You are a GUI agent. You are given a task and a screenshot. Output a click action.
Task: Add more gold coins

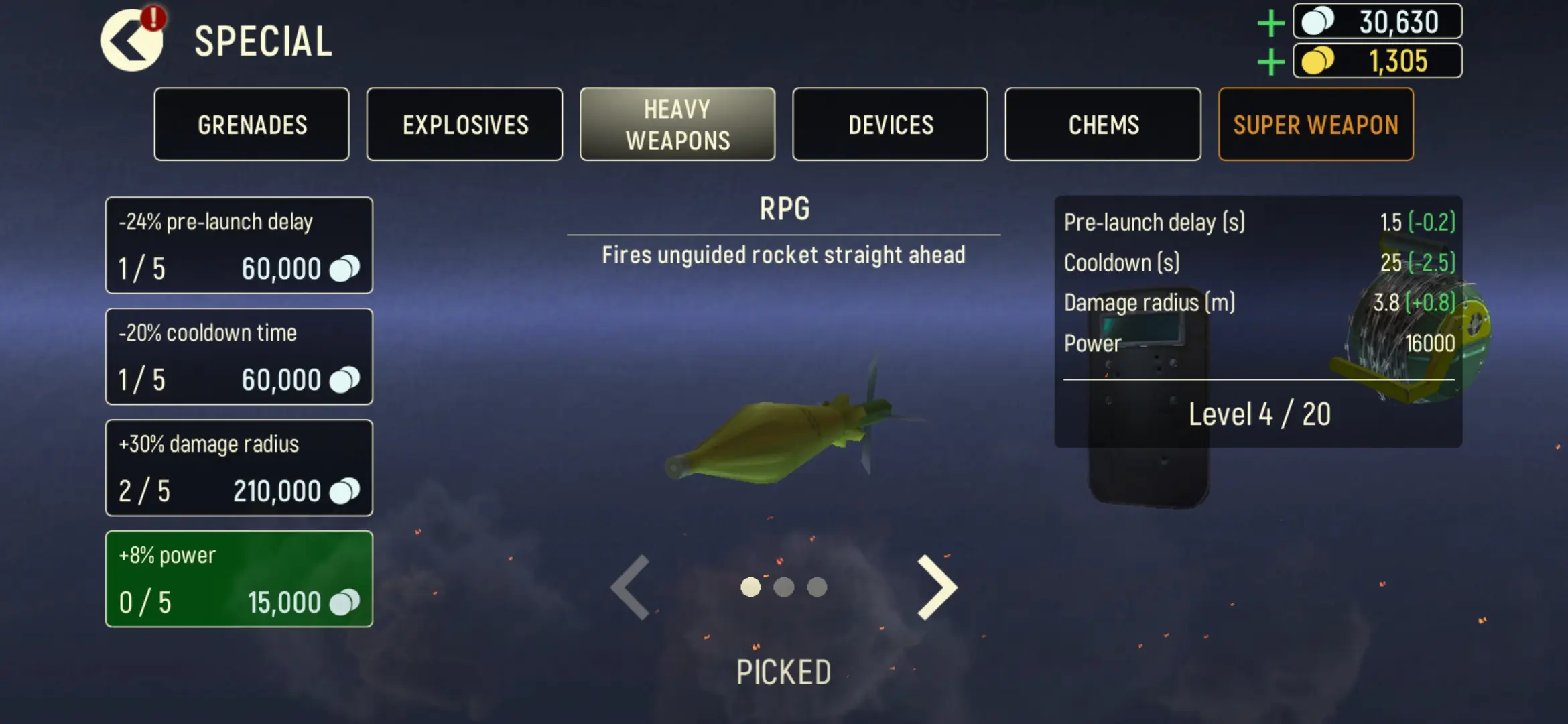pos(1270,62)
